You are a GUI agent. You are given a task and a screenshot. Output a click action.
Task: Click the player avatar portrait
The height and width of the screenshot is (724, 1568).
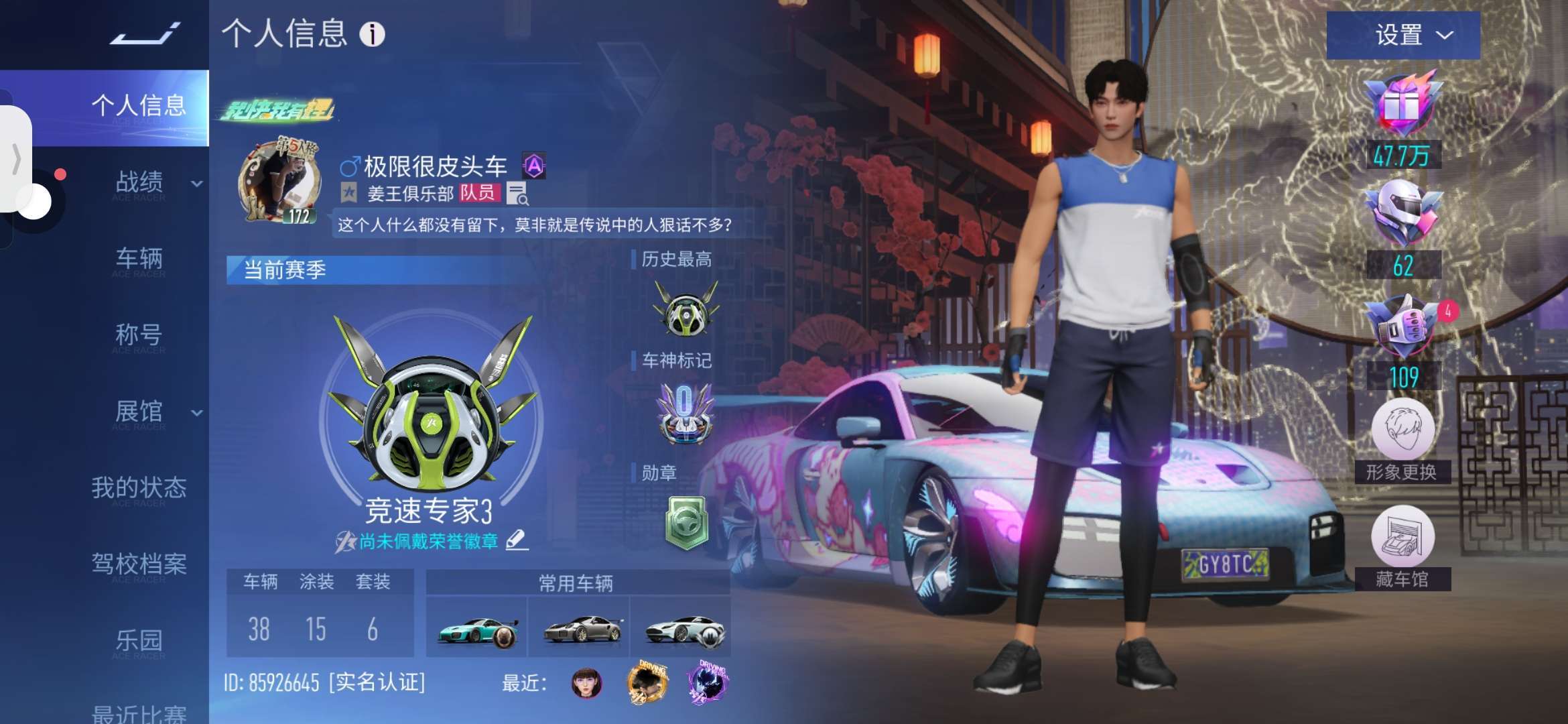click(x=277, y=181)
